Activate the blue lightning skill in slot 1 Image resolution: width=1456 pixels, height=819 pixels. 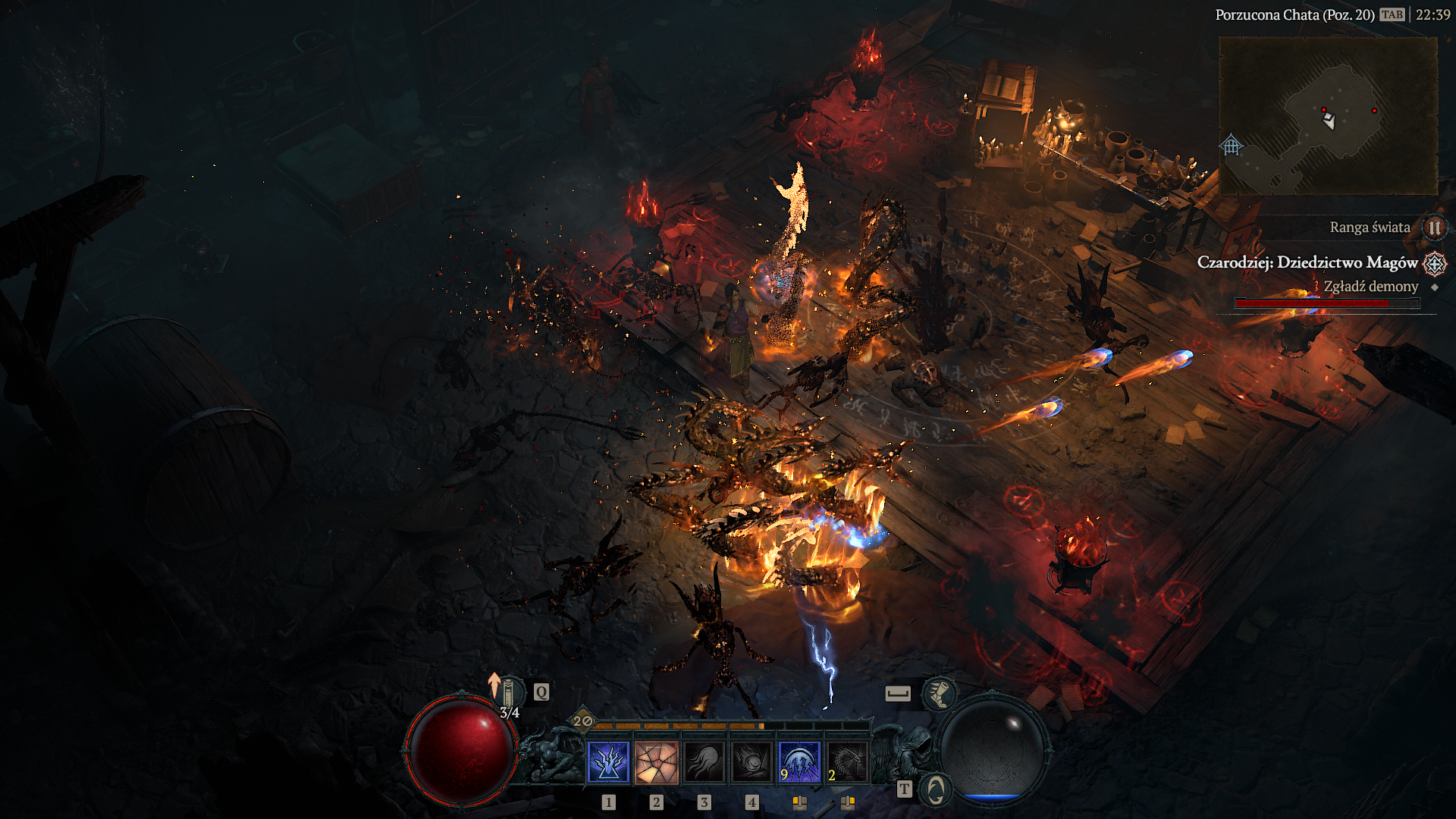608,762
